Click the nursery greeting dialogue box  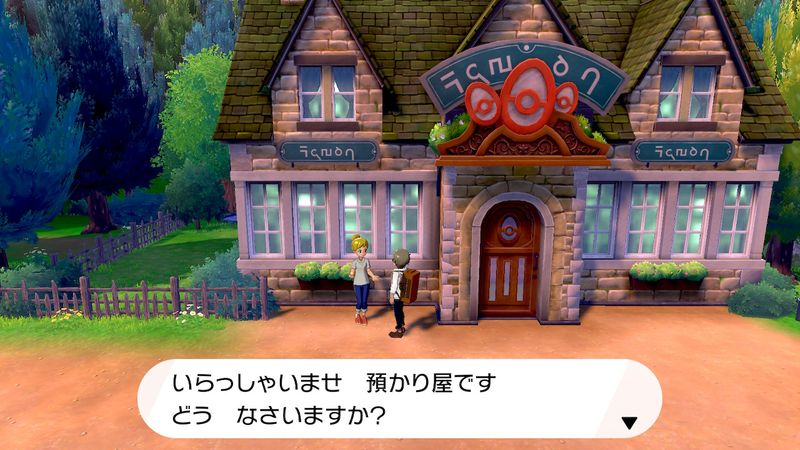tap(398, 398)
